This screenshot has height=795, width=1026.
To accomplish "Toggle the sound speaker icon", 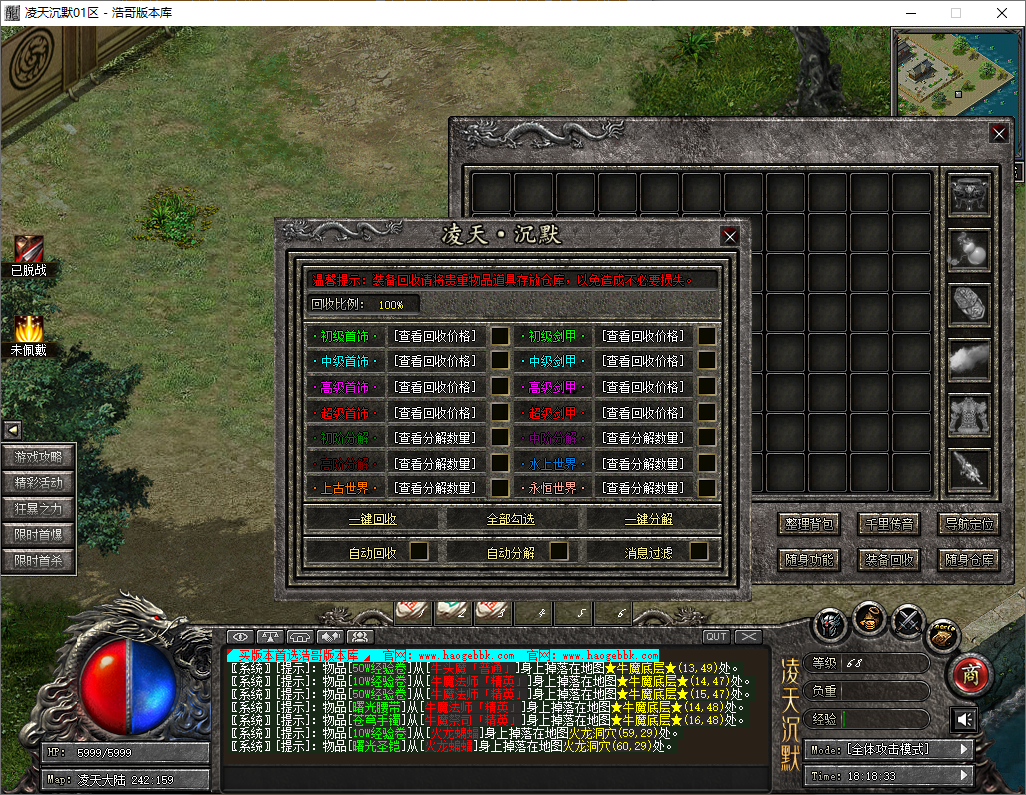I will pos(964,719).
